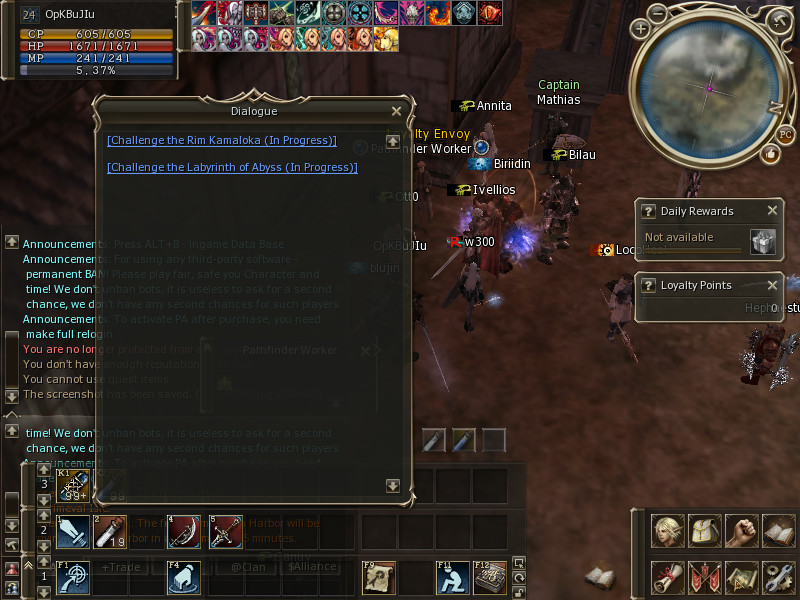Close the Loyalty Points panel

click(772, 285)
